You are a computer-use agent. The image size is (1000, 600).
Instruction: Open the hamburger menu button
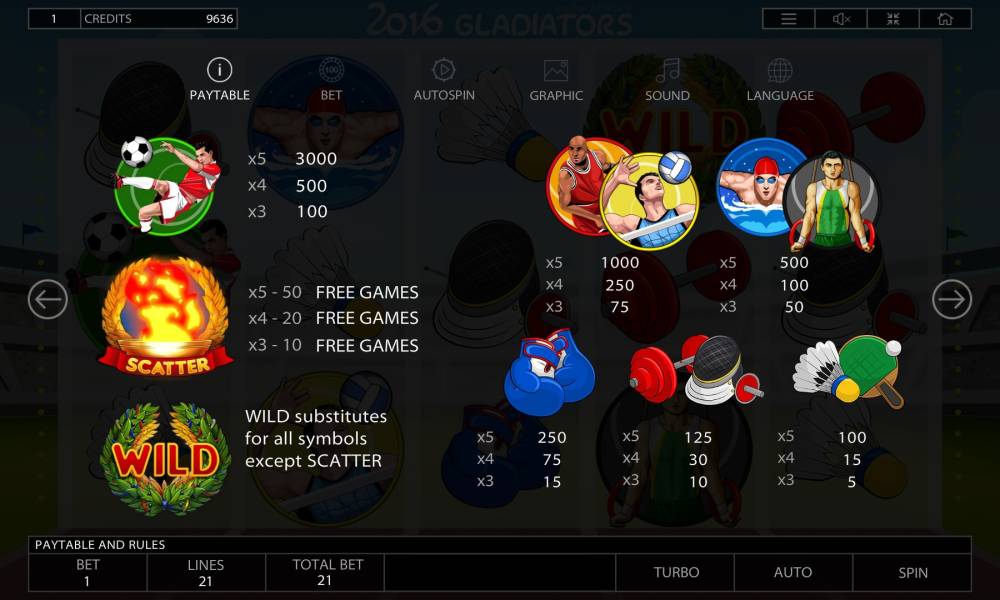point(789,19)
